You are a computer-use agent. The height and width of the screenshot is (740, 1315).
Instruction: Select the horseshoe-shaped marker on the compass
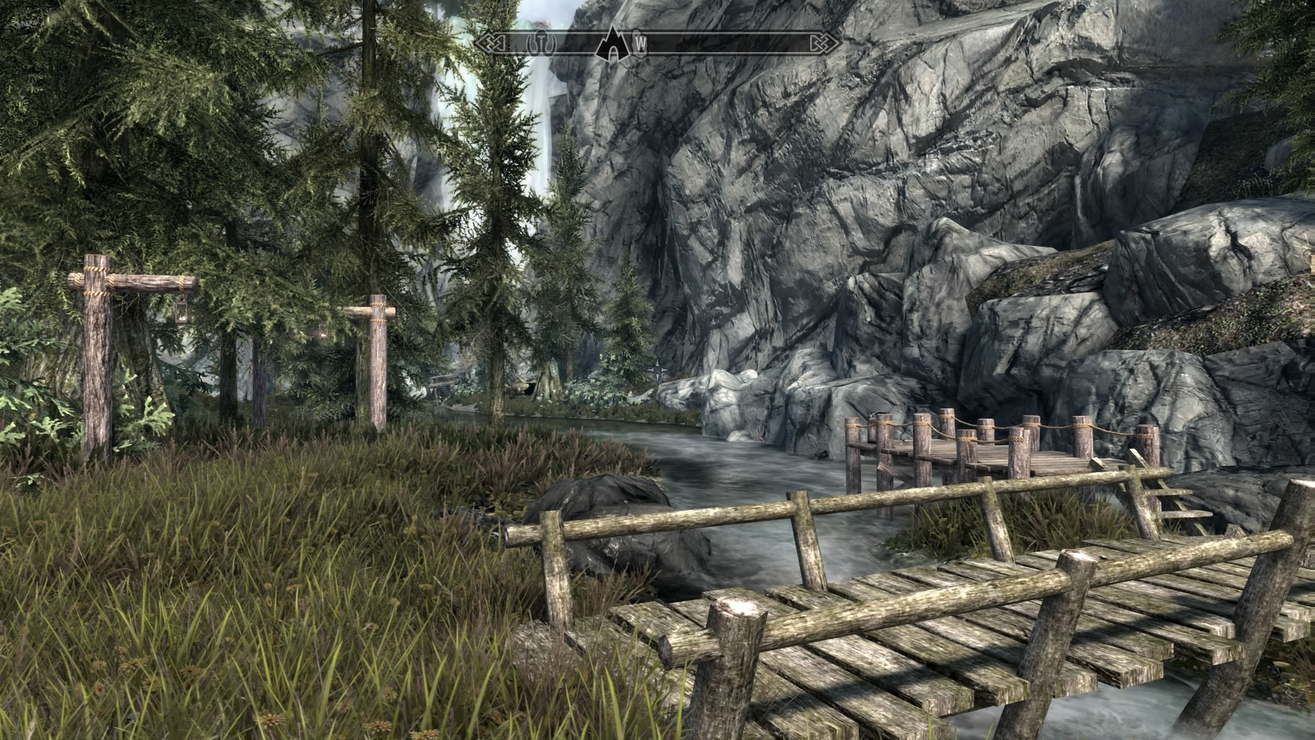point(541,42)
